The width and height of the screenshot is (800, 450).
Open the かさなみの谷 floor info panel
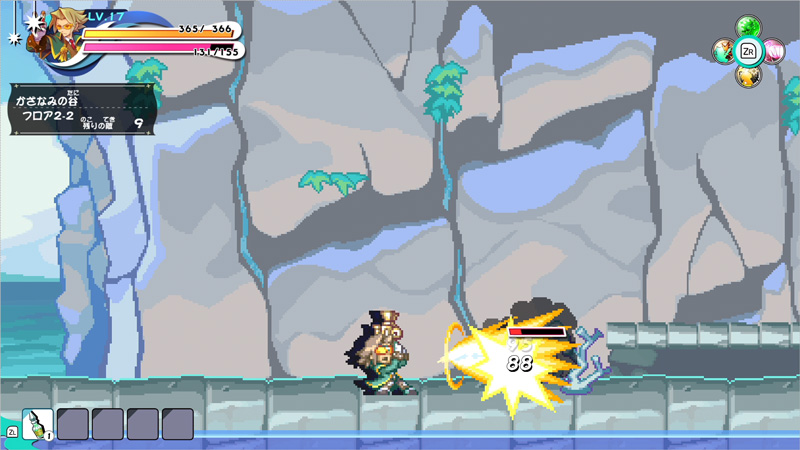click(x=82, y=109)
